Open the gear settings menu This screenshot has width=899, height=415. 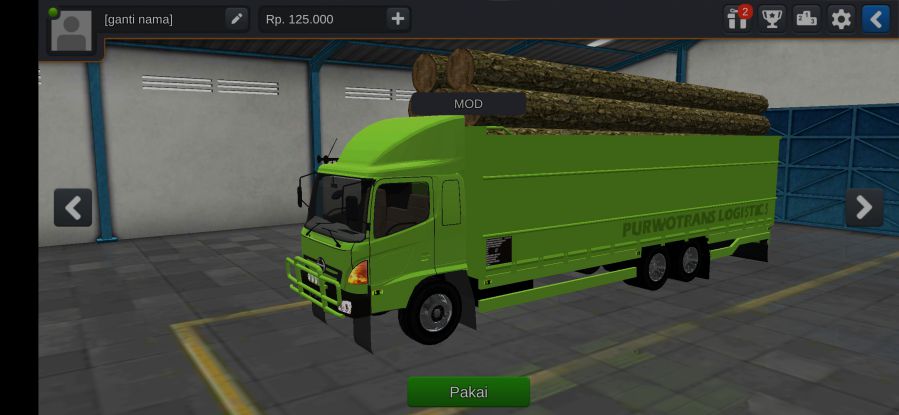(x=841, y=18)
